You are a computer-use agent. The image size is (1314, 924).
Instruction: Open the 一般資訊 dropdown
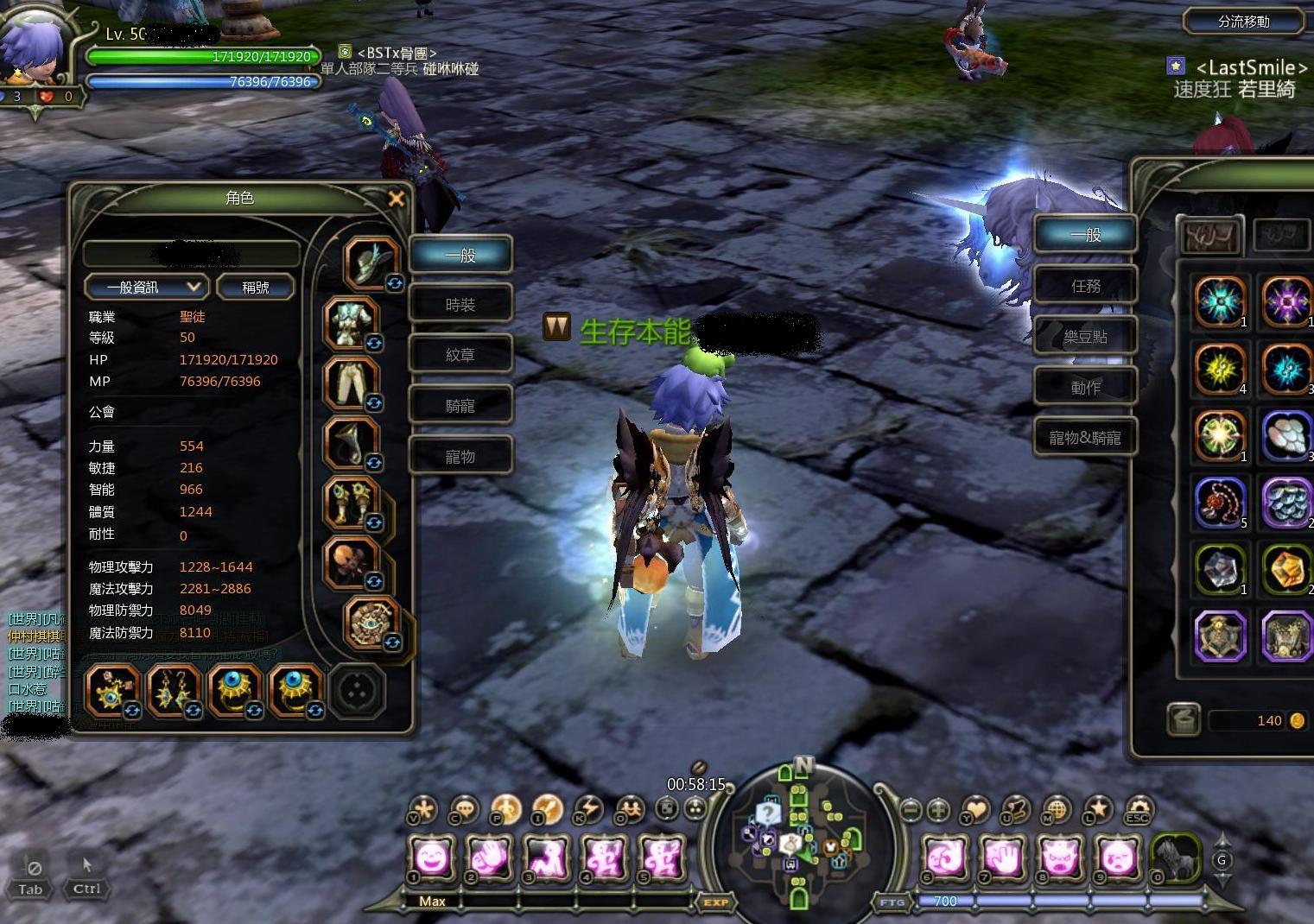(145, 287)
